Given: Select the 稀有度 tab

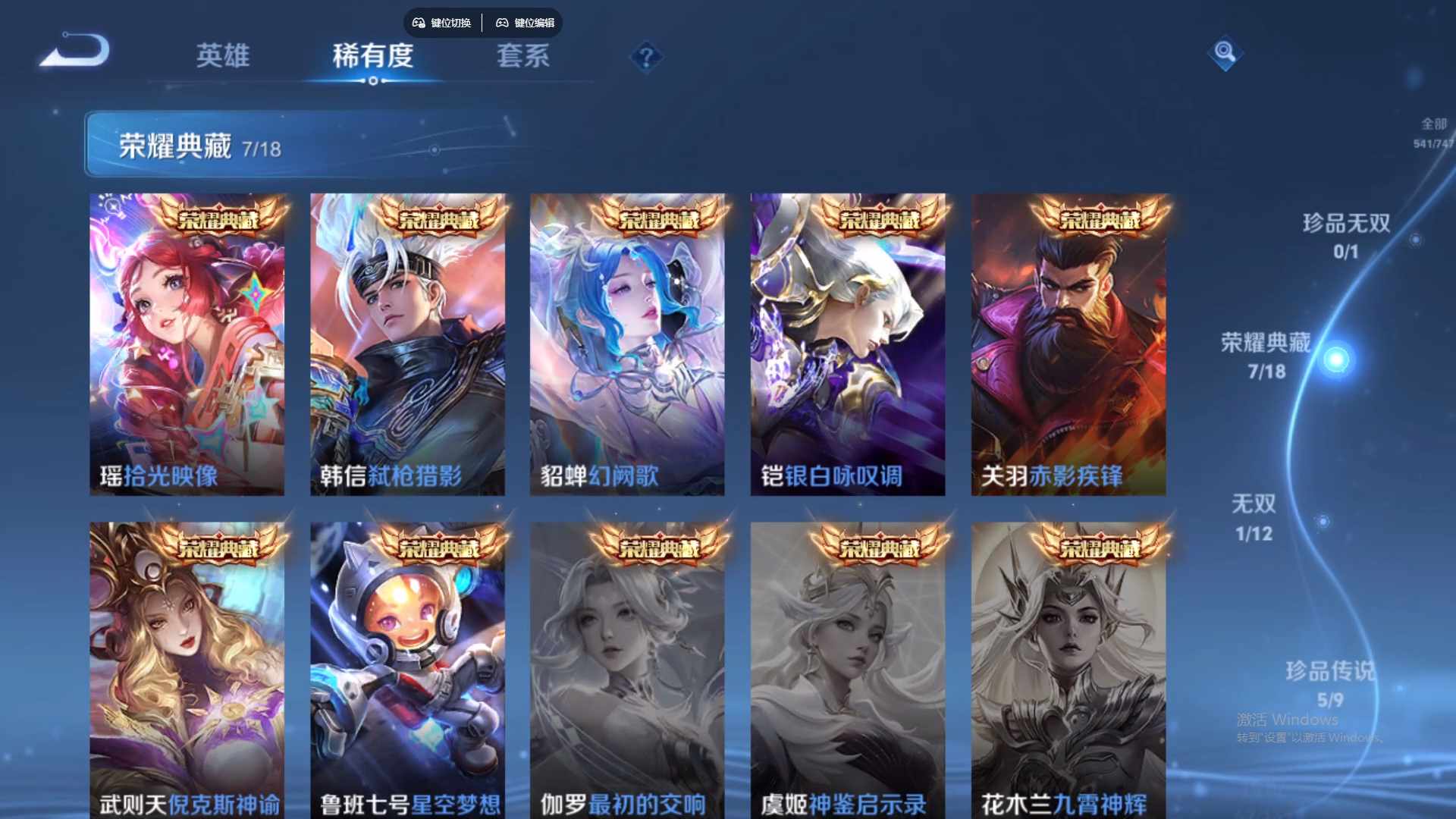Looking at the screenshot, I should point(372,56).
